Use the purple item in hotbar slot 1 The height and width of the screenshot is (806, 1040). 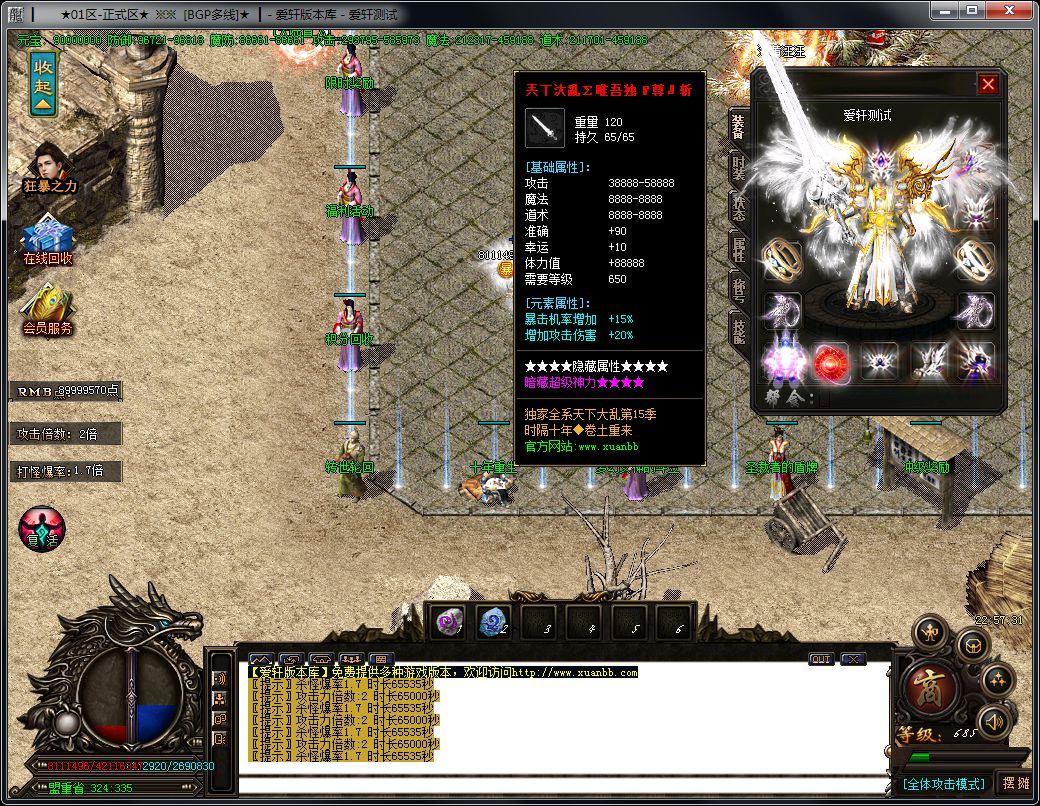(x=446, y=623)
